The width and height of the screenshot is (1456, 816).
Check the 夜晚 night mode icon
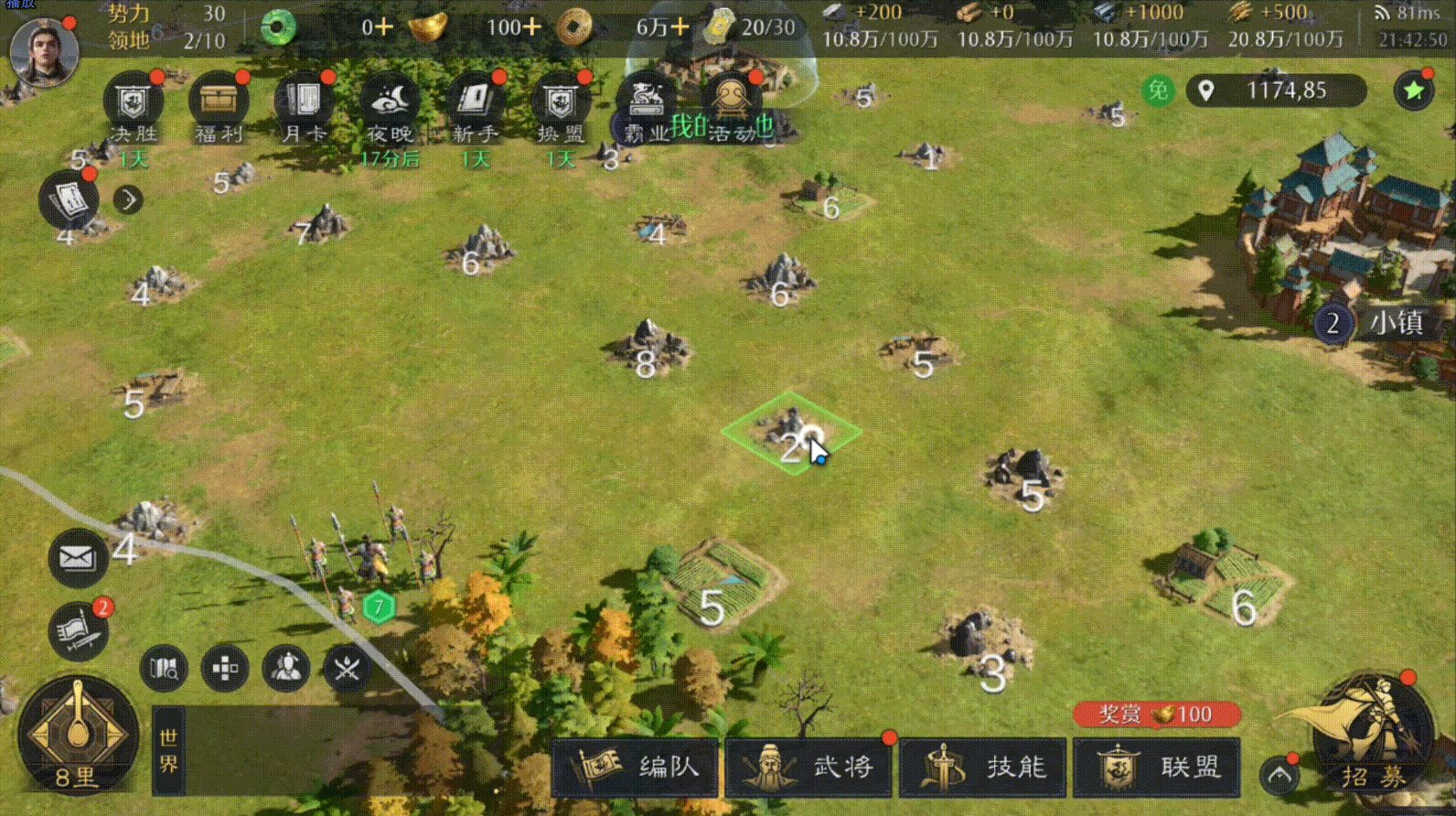(388, 101)
